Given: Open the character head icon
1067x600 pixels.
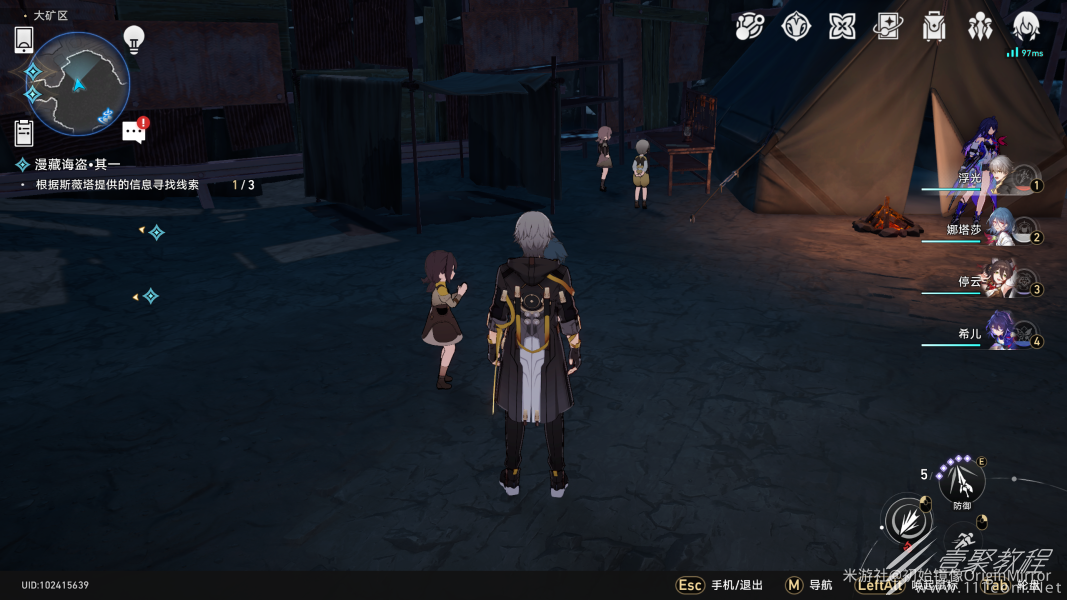Looking at the screenshot, I should tap(1026, 26).
